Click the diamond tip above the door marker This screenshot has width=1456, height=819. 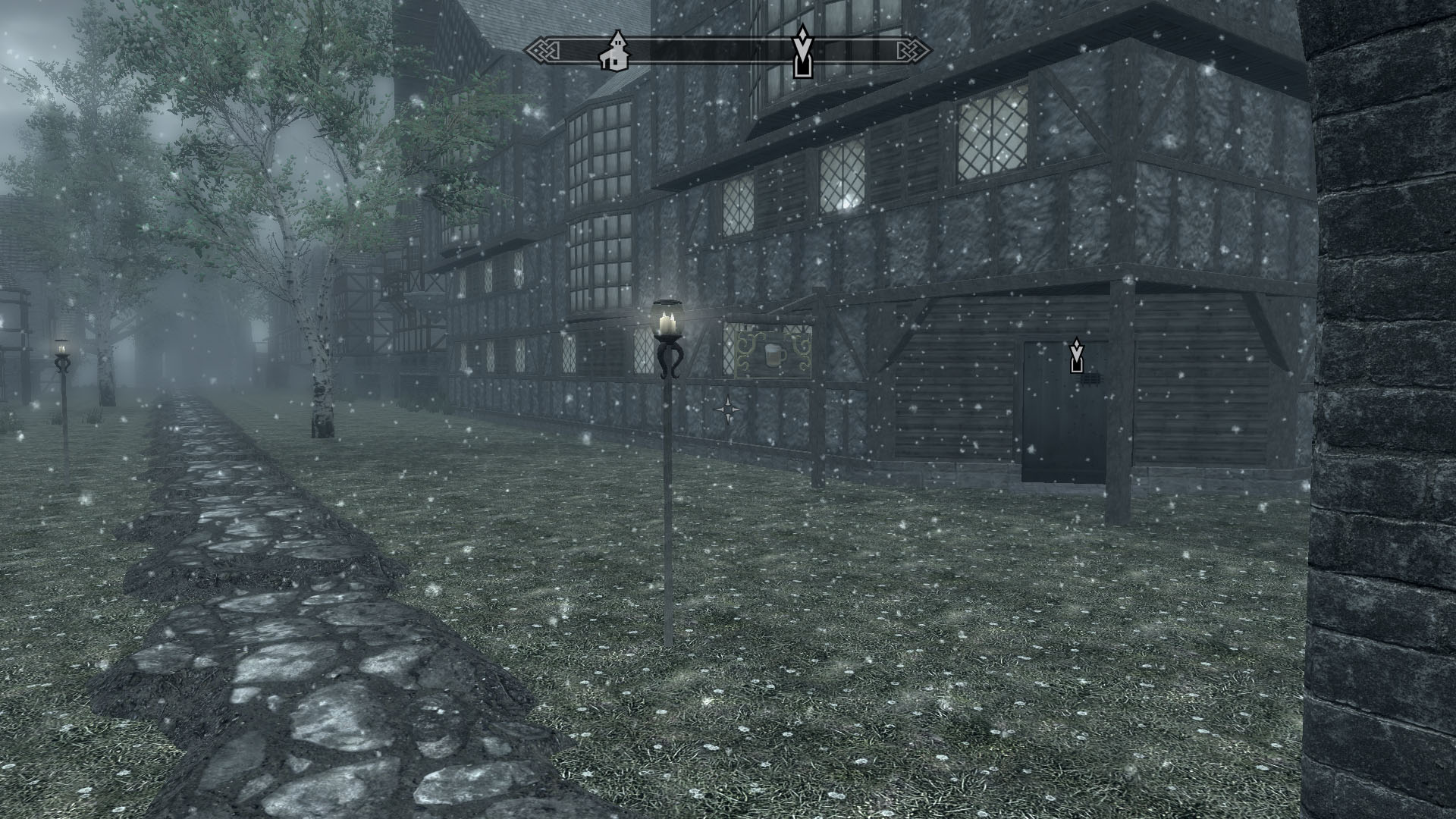[1077, 343]
